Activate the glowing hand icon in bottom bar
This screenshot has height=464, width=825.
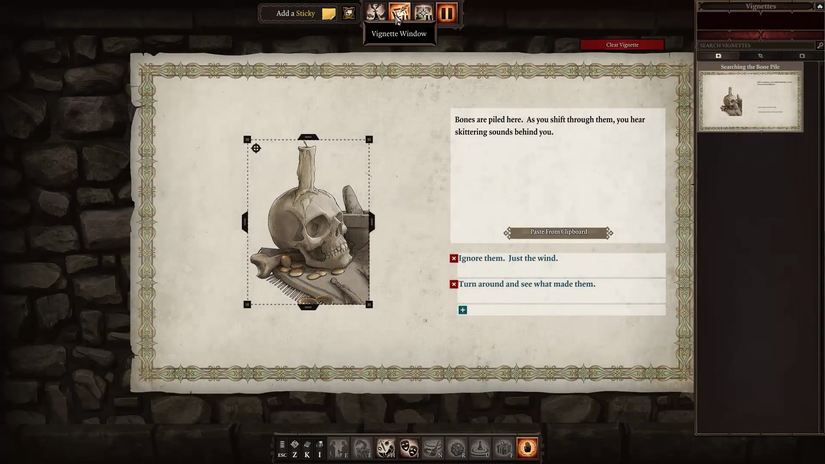pos(527,449)
